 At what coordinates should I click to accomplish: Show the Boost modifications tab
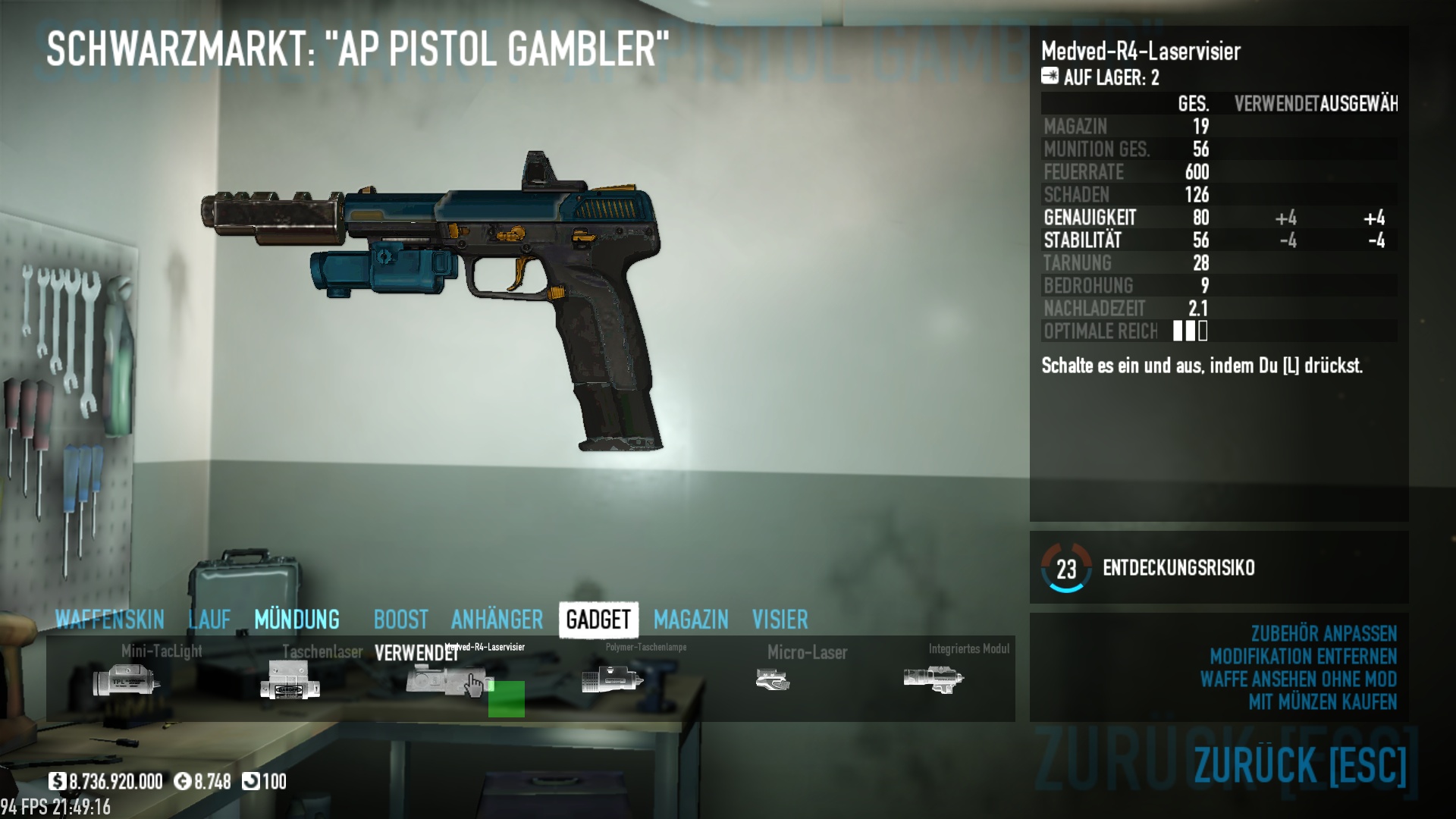click(400, 620)
